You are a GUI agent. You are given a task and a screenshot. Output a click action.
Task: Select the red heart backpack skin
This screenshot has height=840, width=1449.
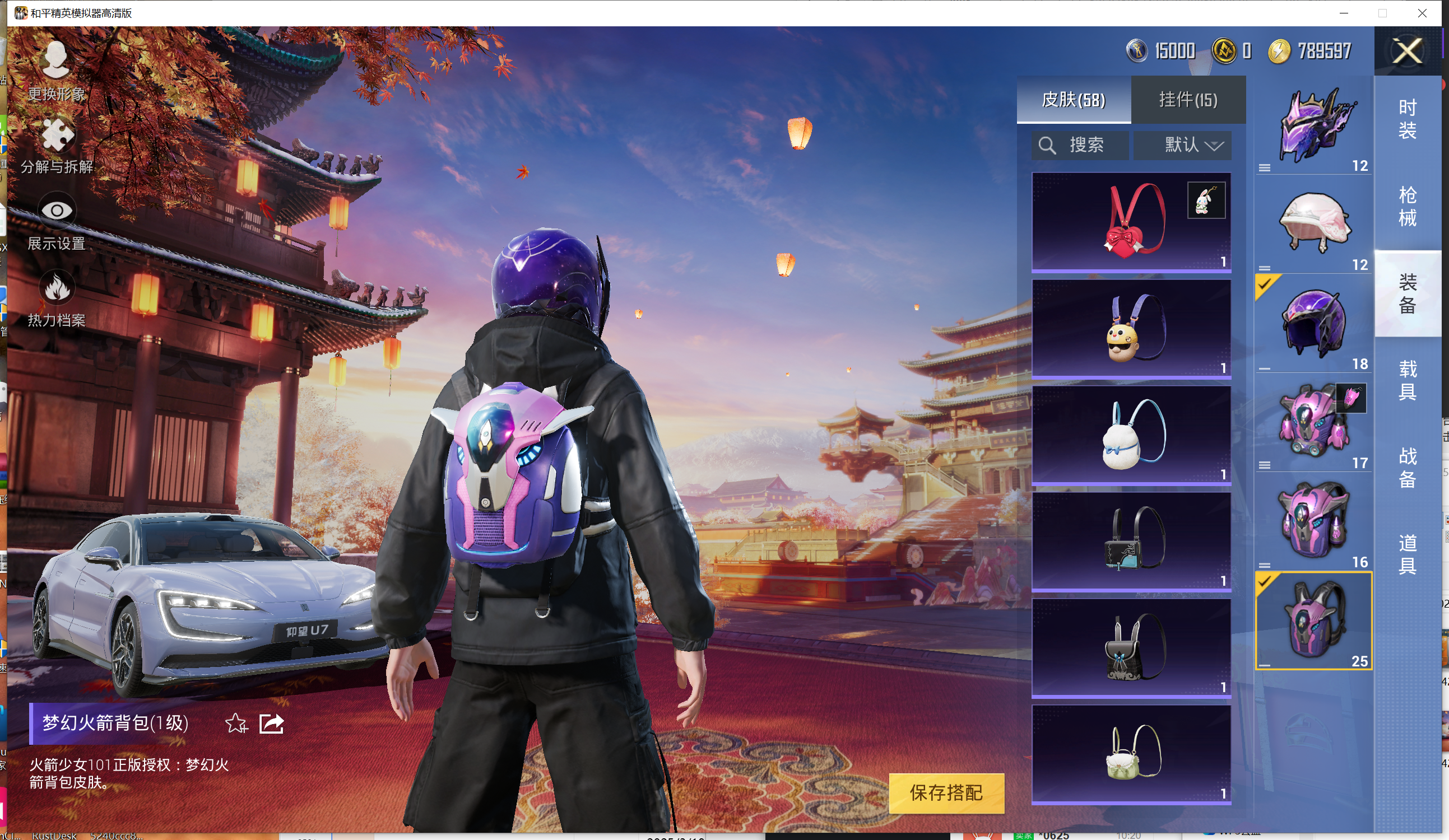tap(1130, 222)
